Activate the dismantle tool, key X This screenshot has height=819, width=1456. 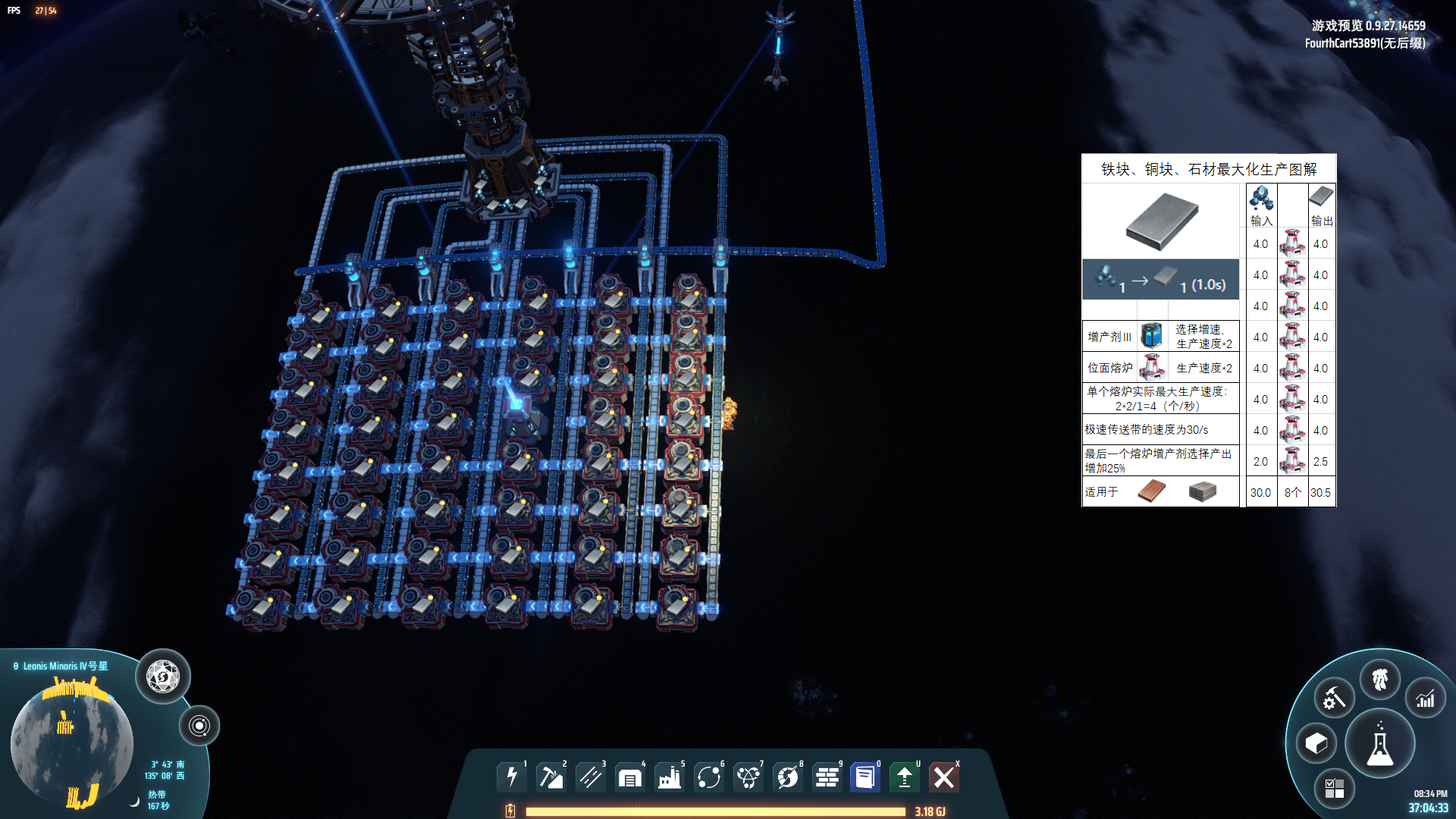click(x=945, y=777)
